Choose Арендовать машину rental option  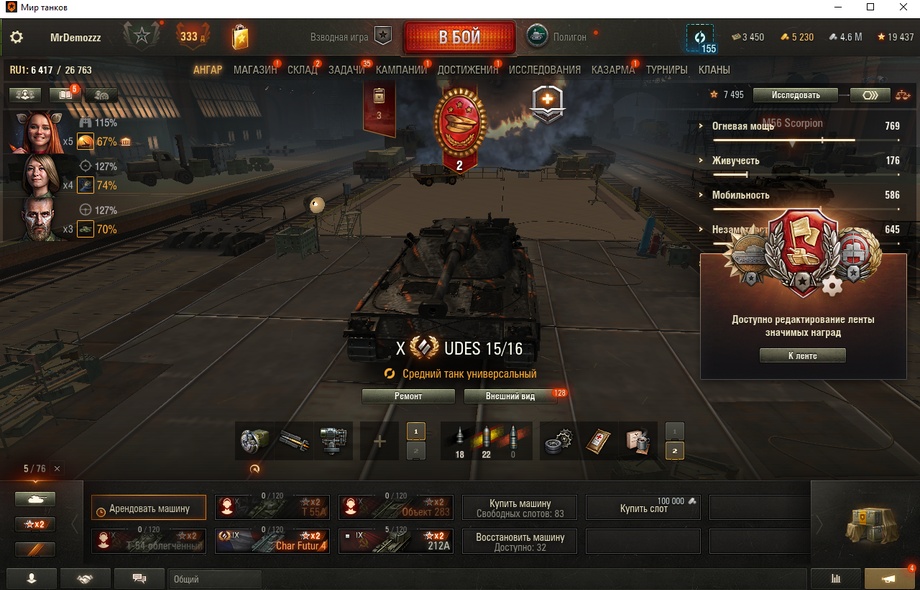coord(149,508)
